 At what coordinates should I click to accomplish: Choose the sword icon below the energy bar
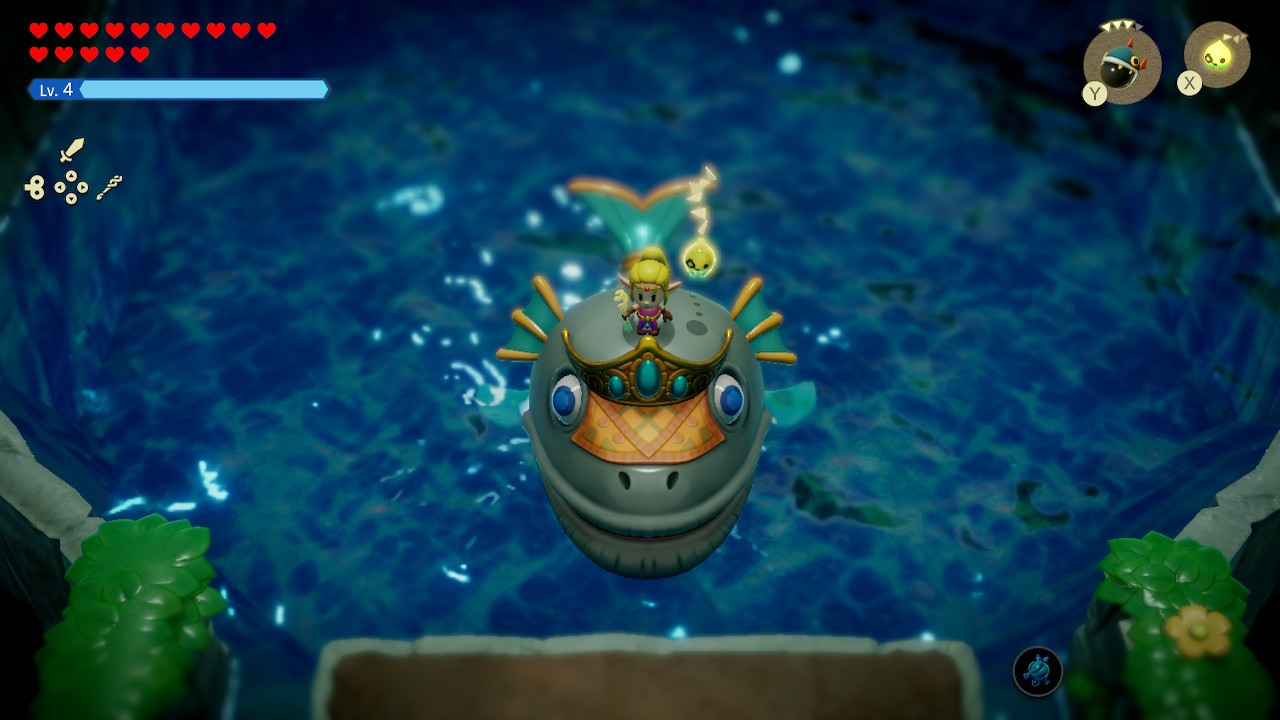(72, 150)
